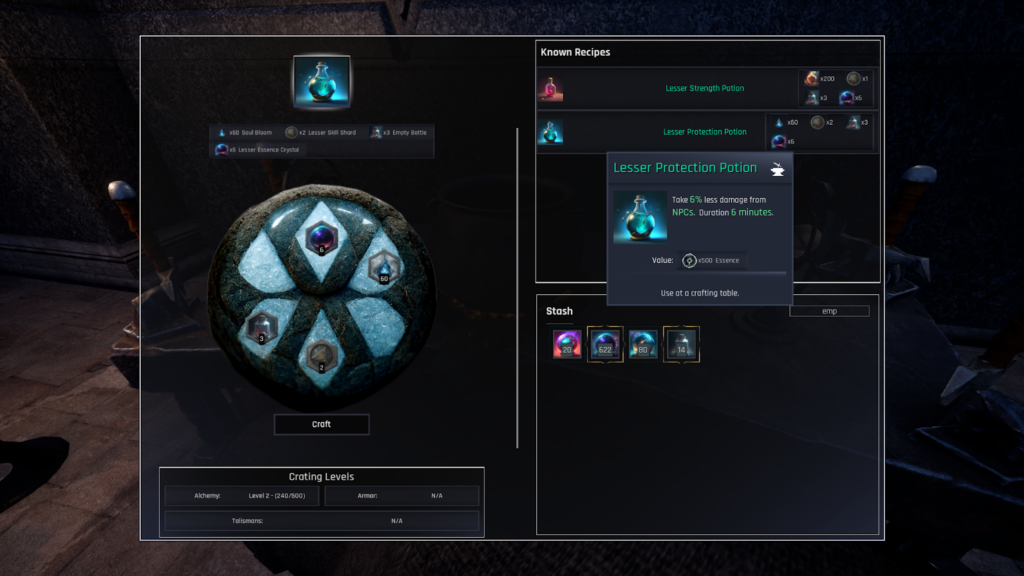The image size is (1024, 576).
Task: Click the stash search box containing 'emp'
Action: pos(829,311)
